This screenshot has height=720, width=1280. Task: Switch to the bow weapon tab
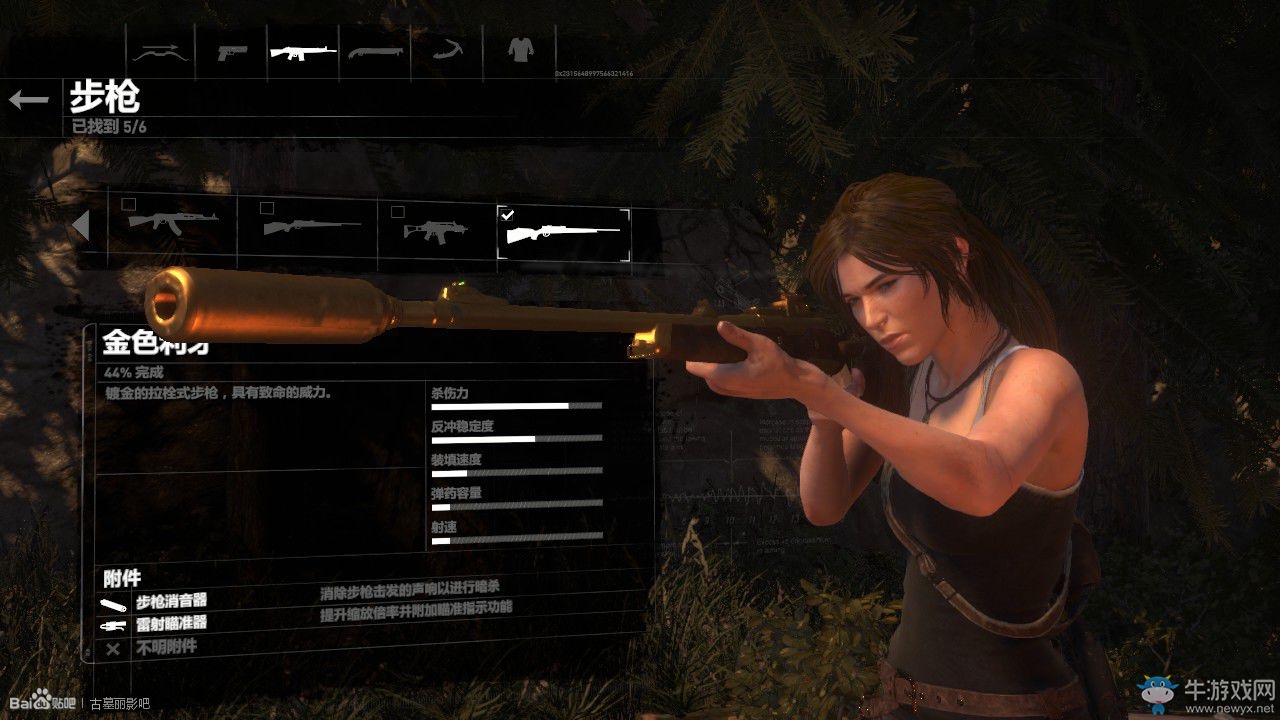(161, 50)
